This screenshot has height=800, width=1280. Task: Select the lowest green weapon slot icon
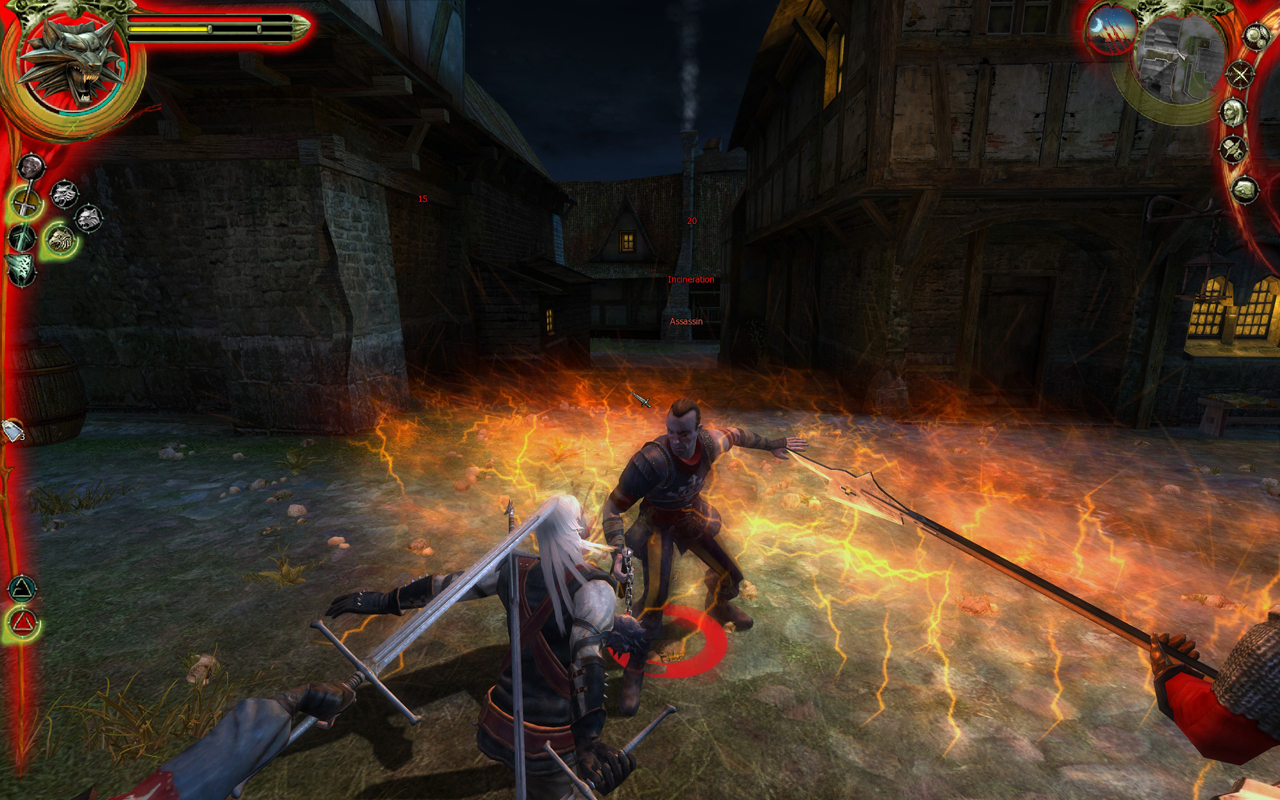(x=19, y=268)
